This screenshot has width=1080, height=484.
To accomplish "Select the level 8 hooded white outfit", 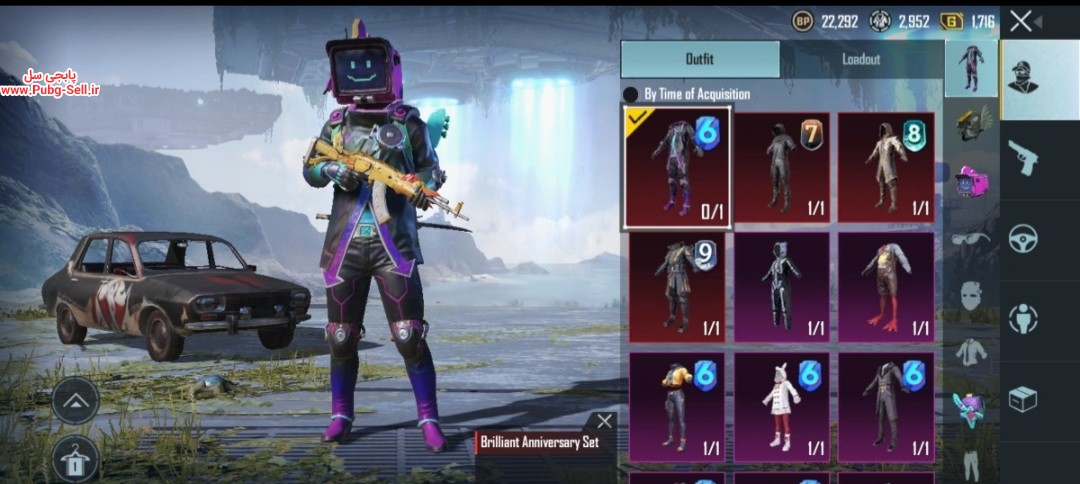I will point(886,167).
